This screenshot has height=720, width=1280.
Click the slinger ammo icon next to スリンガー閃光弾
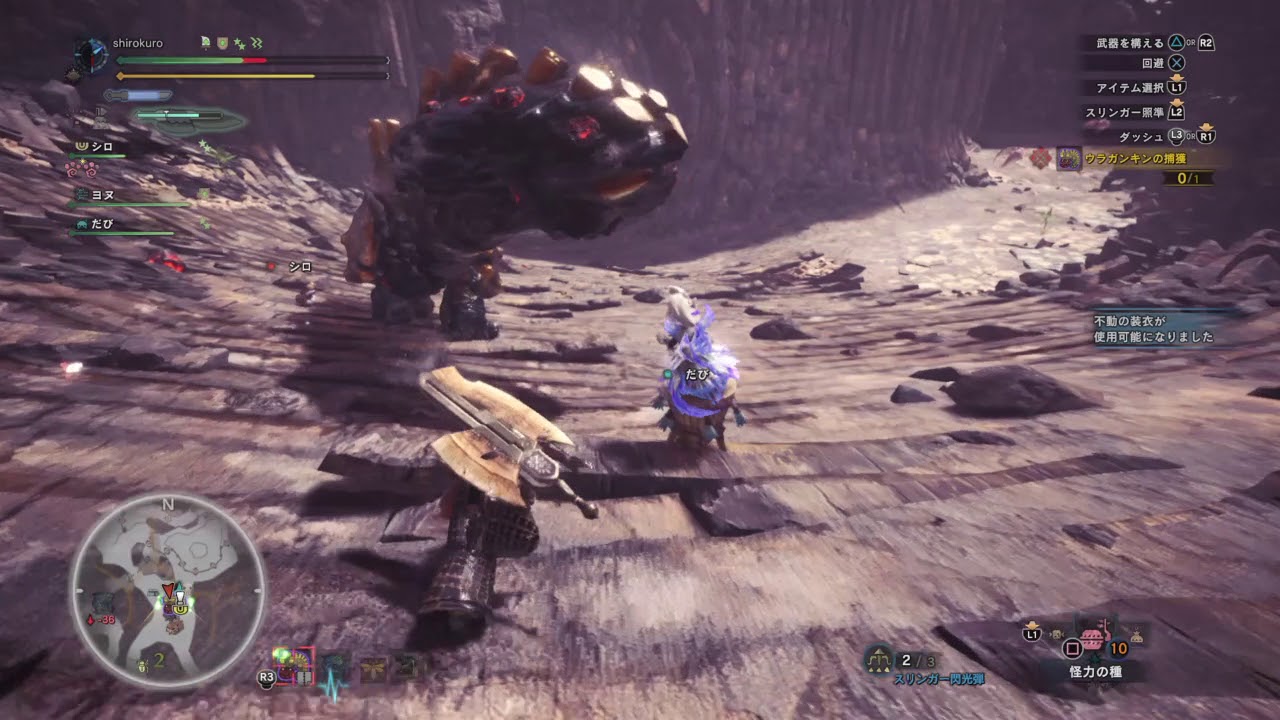[x=878, y=660]
